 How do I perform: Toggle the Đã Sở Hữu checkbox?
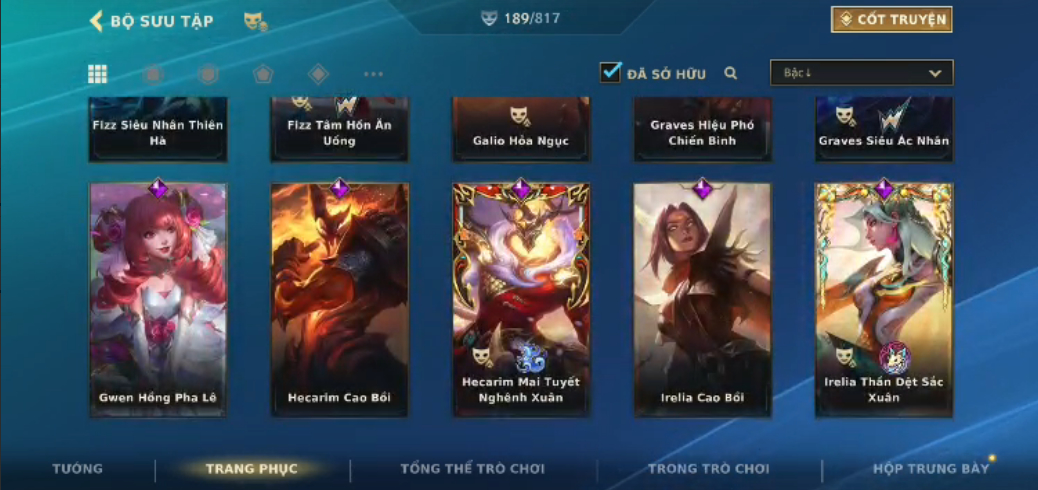point(610,72)
